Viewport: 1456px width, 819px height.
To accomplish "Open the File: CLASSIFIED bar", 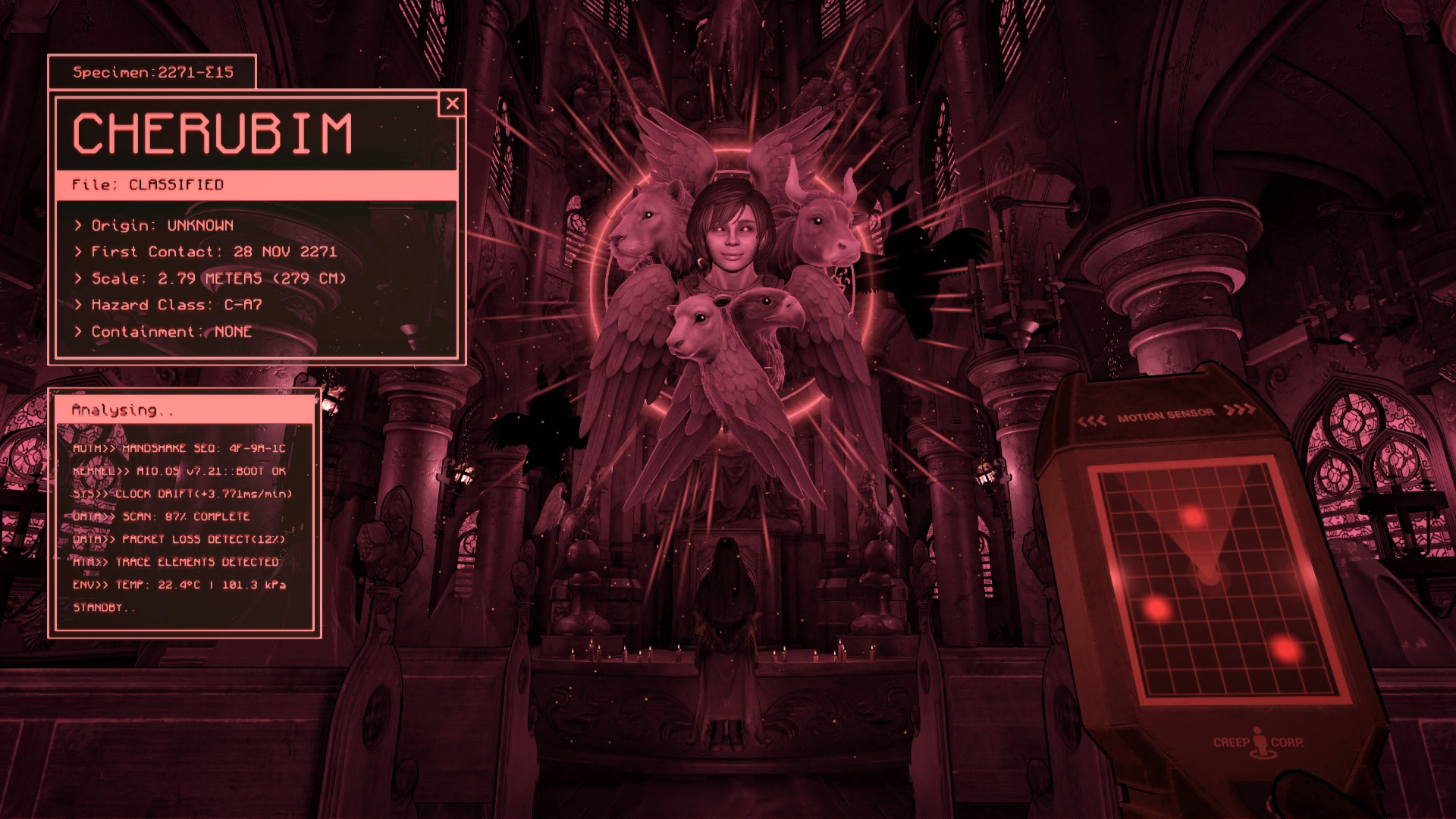I will (x=148, y=184).
